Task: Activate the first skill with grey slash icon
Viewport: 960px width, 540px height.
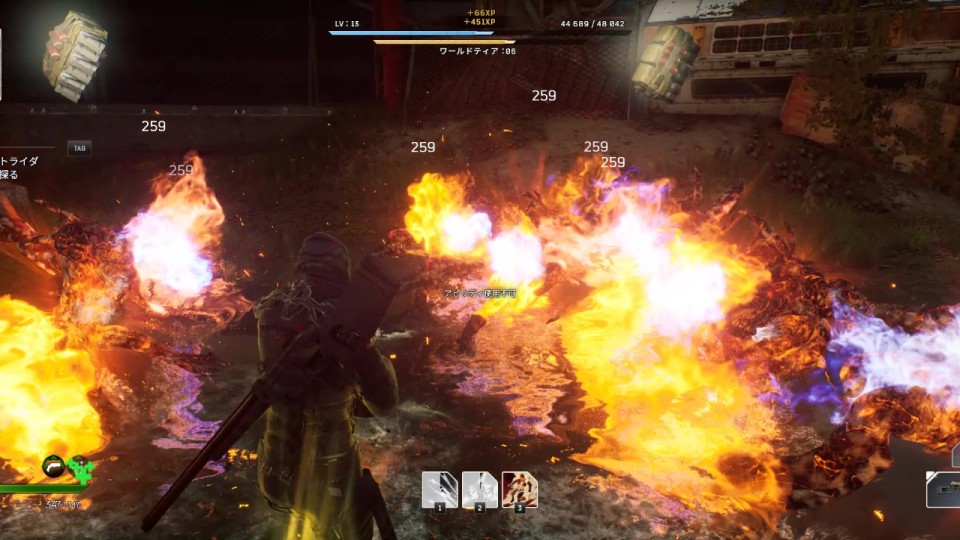Action: point(439,490)
